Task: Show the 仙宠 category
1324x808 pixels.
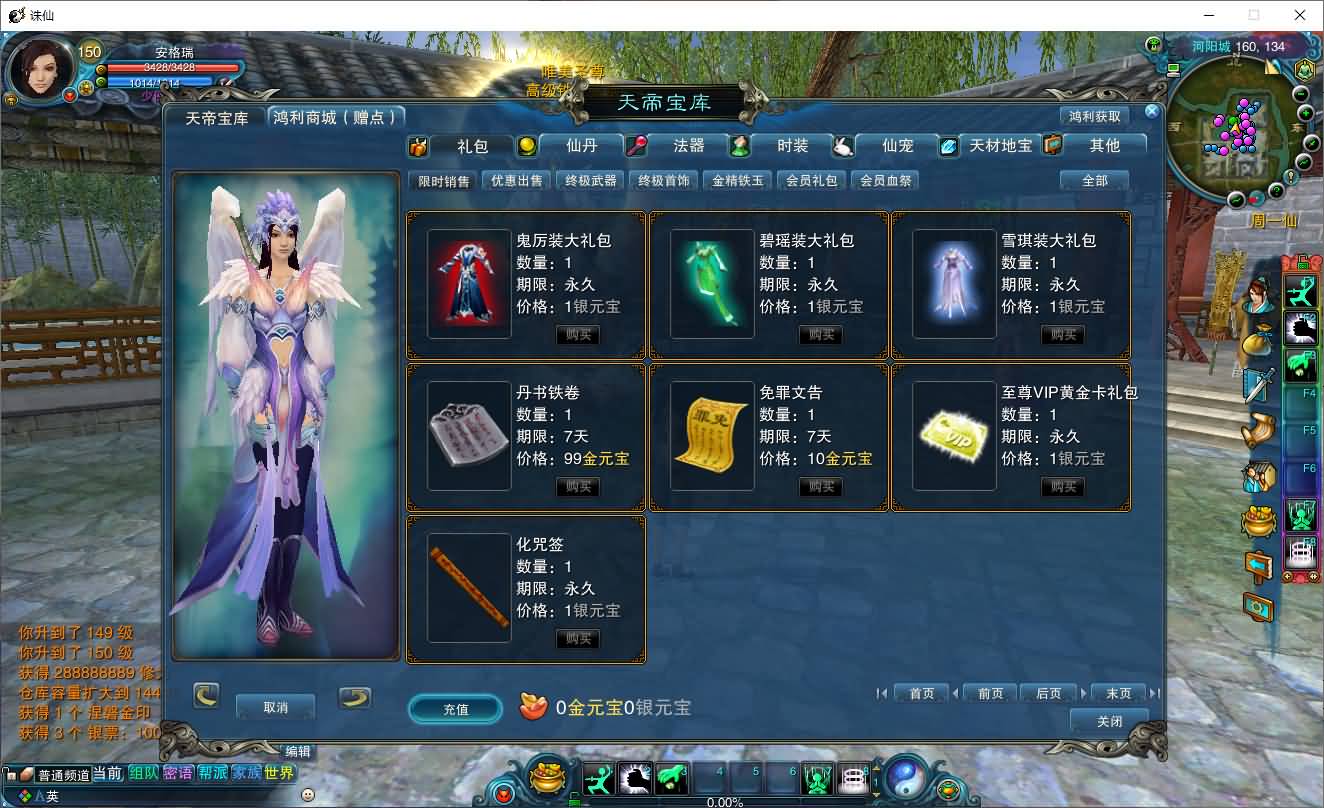Action: click(897, 146)
